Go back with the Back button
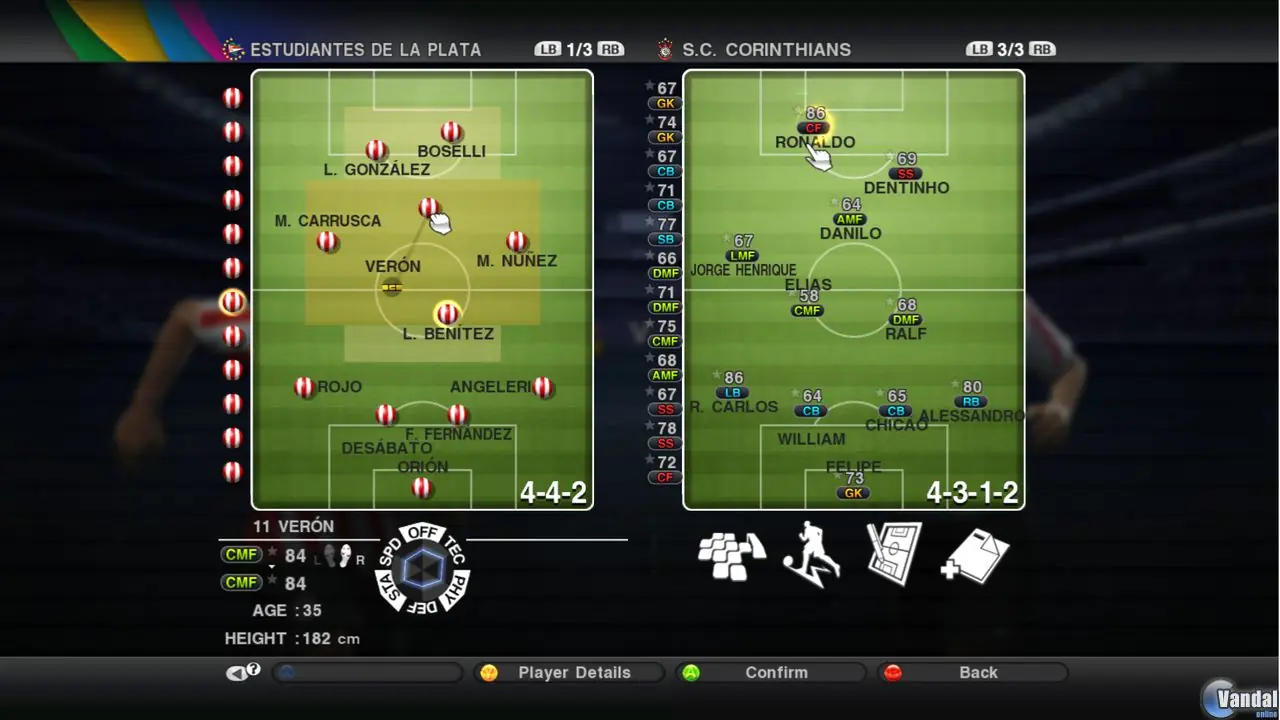This screenshot has width=1280, height=720. (977, 673)
